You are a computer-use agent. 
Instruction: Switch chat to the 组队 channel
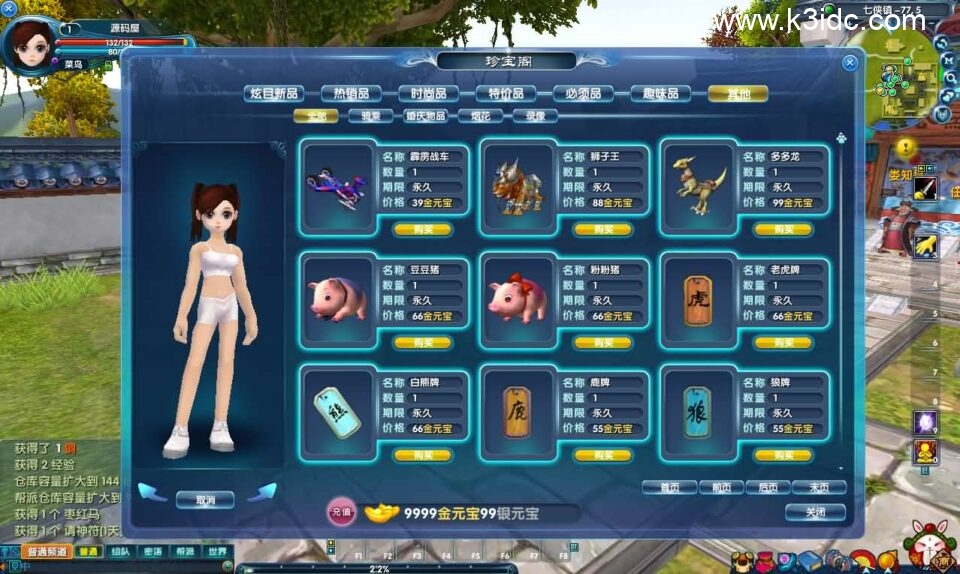[120, 551]
